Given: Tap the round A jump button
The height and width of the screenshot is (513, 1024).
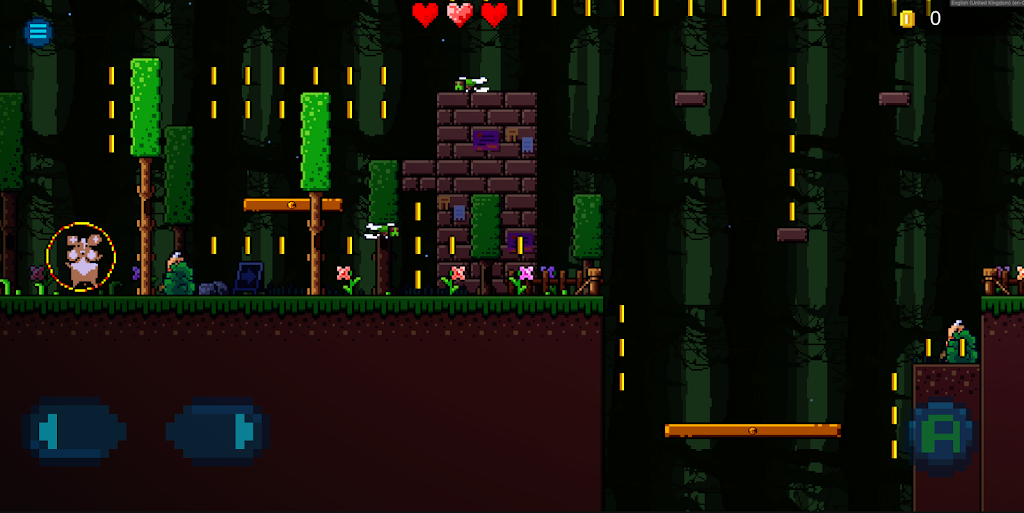Looking at the screenshot, I should (x=943, y=436).
